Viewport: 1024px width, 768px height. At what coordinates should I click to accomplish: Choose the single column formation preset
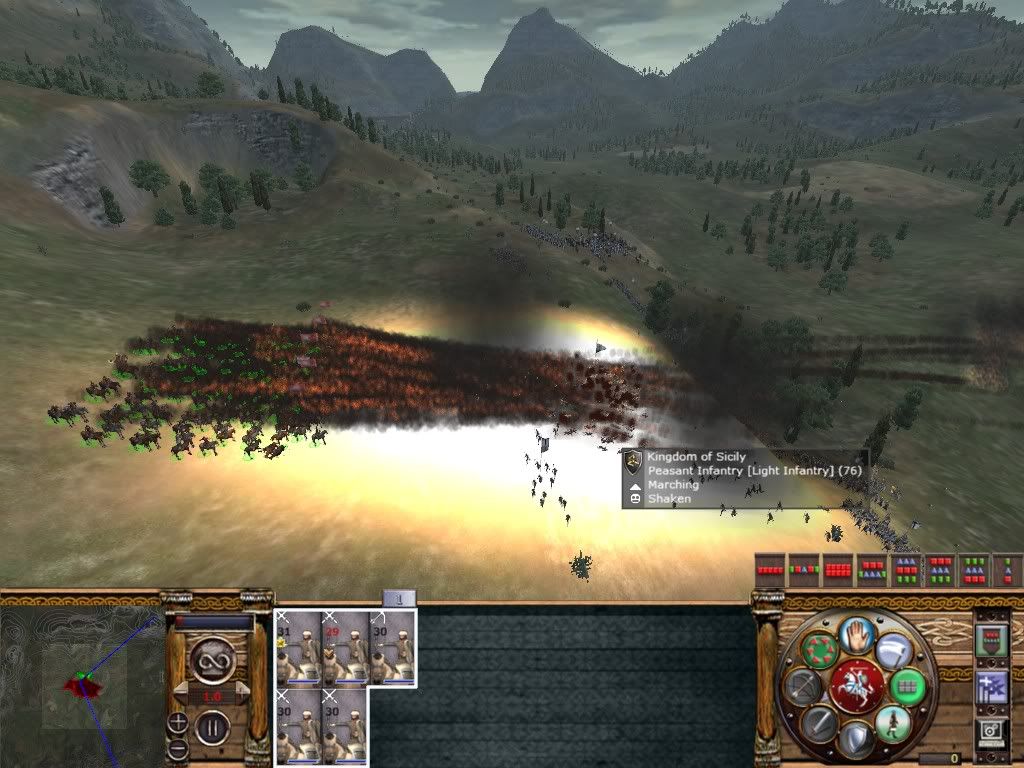coord(1007,570)
